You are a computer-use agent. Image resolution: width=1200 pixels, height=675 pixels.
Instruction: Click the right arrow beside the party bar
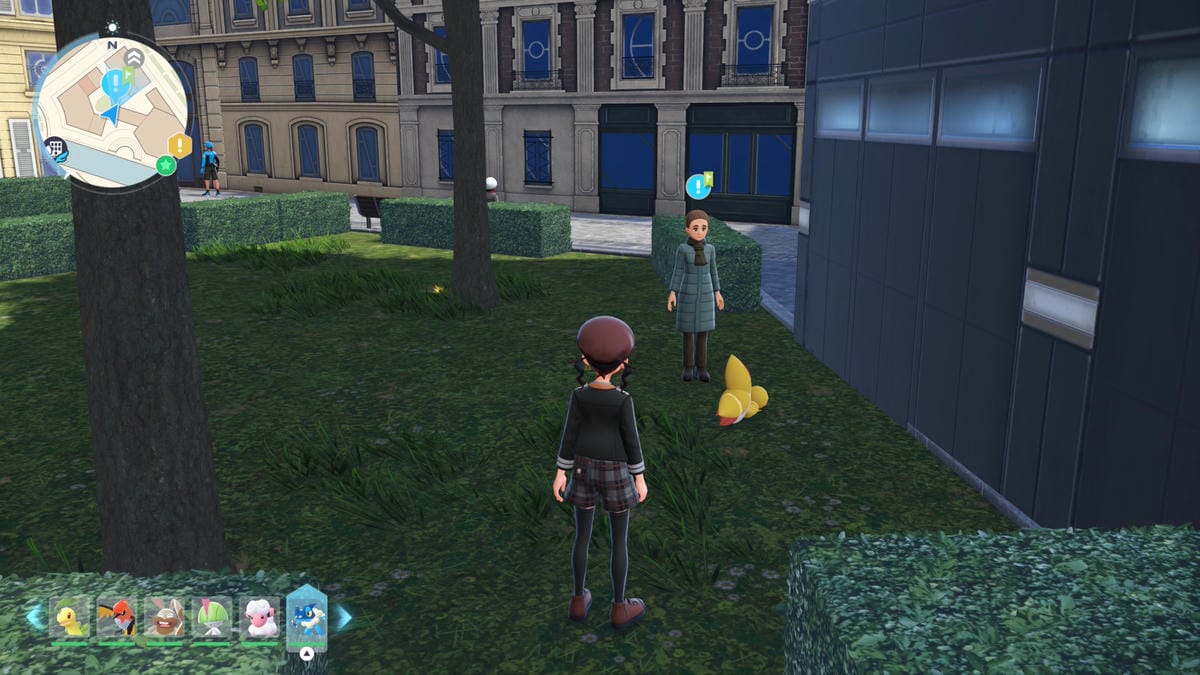coord(343,617)
